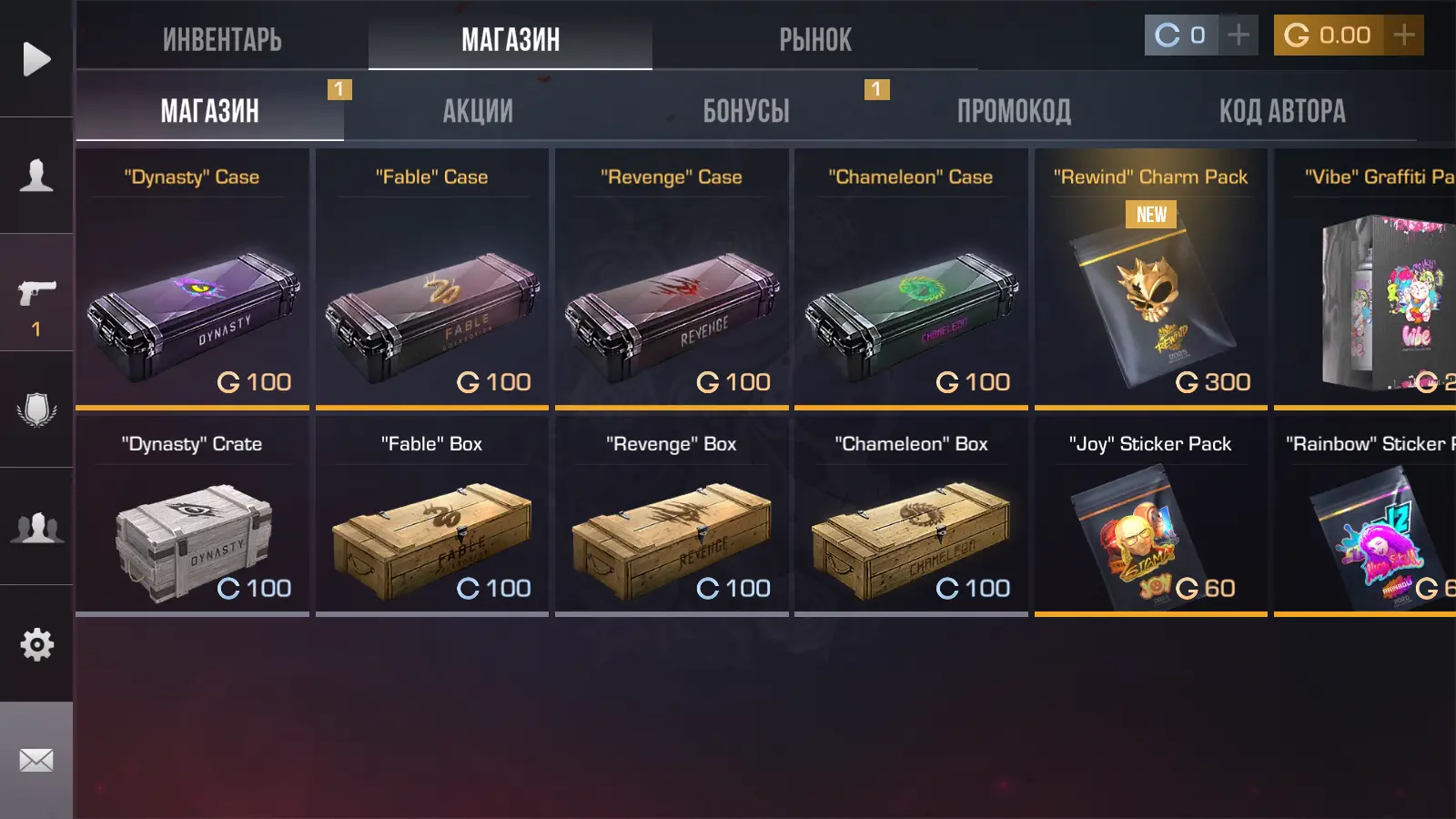The image size is (1456, 819).
Task: Choose the "Dynasty" Case for 100 gold
Action: click(x=192, y=278)
